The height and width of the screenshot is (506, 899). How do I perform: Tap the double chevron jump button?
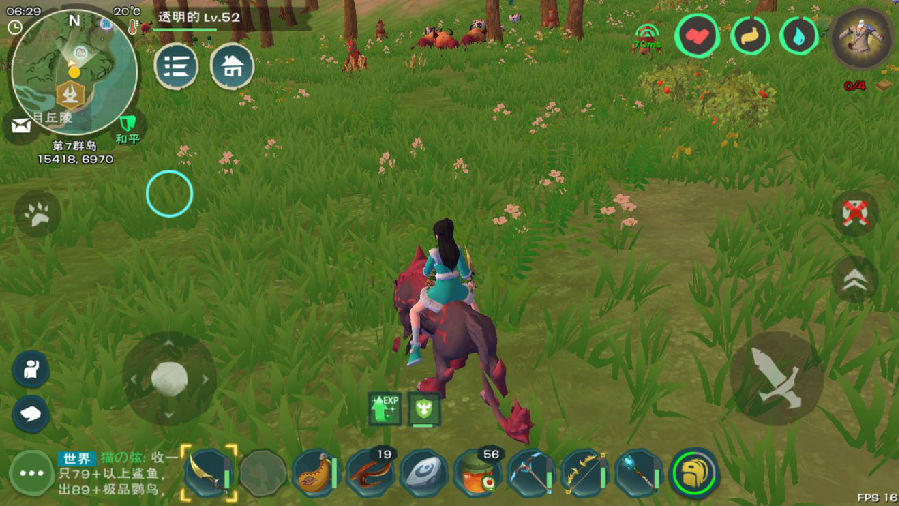tap(854, 280)
